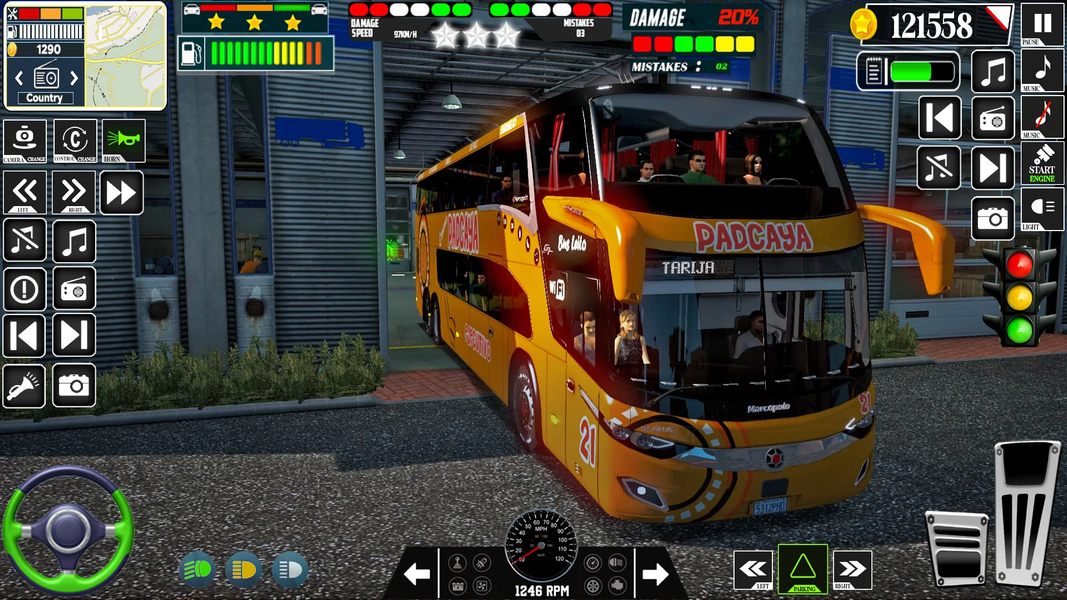Activate the parking hazard triangle button
The height and width of the screenshot is (600, 1067).
pos(803,570)
